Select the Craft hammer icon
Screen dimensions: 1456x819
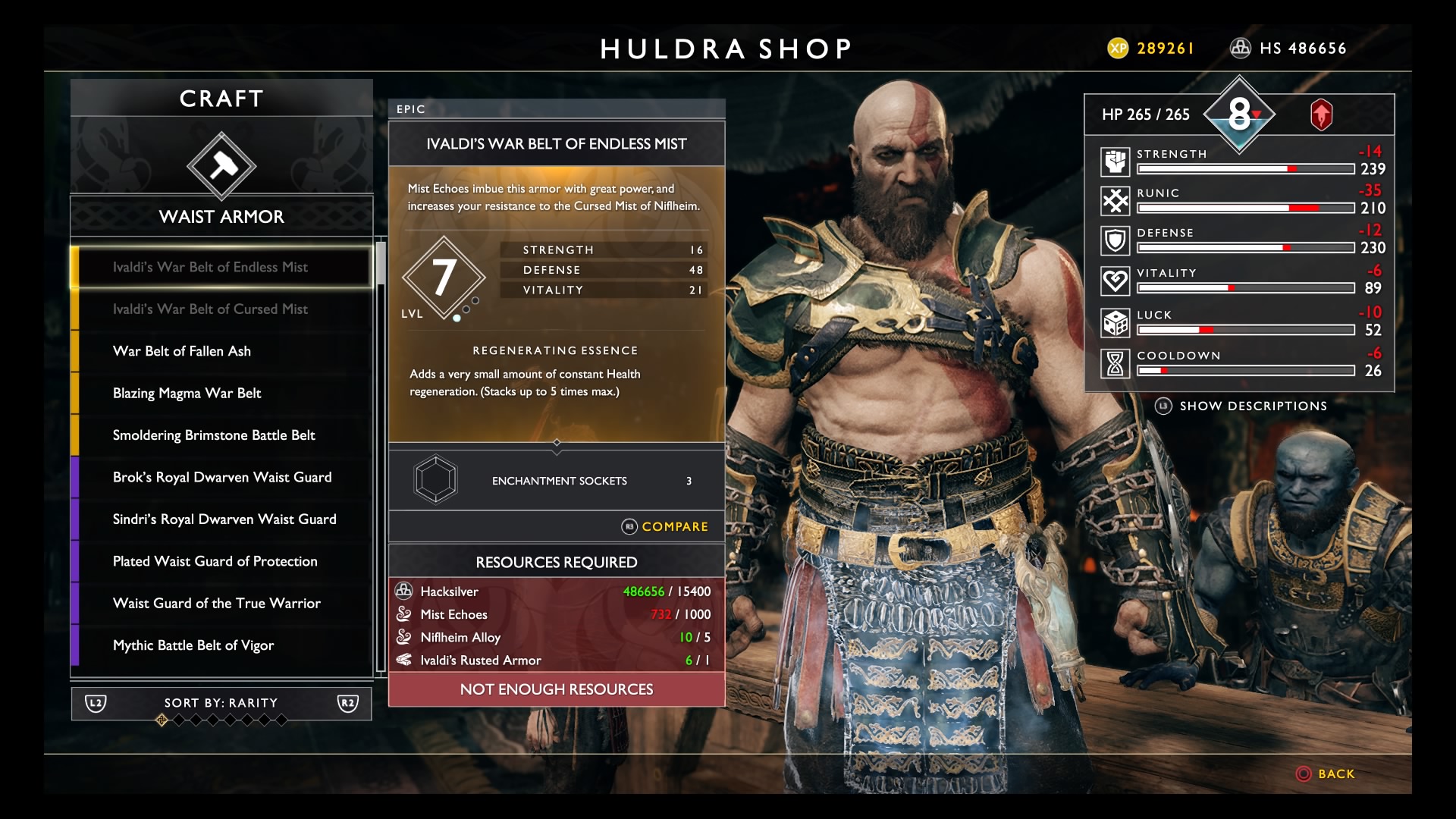point(221,166)
